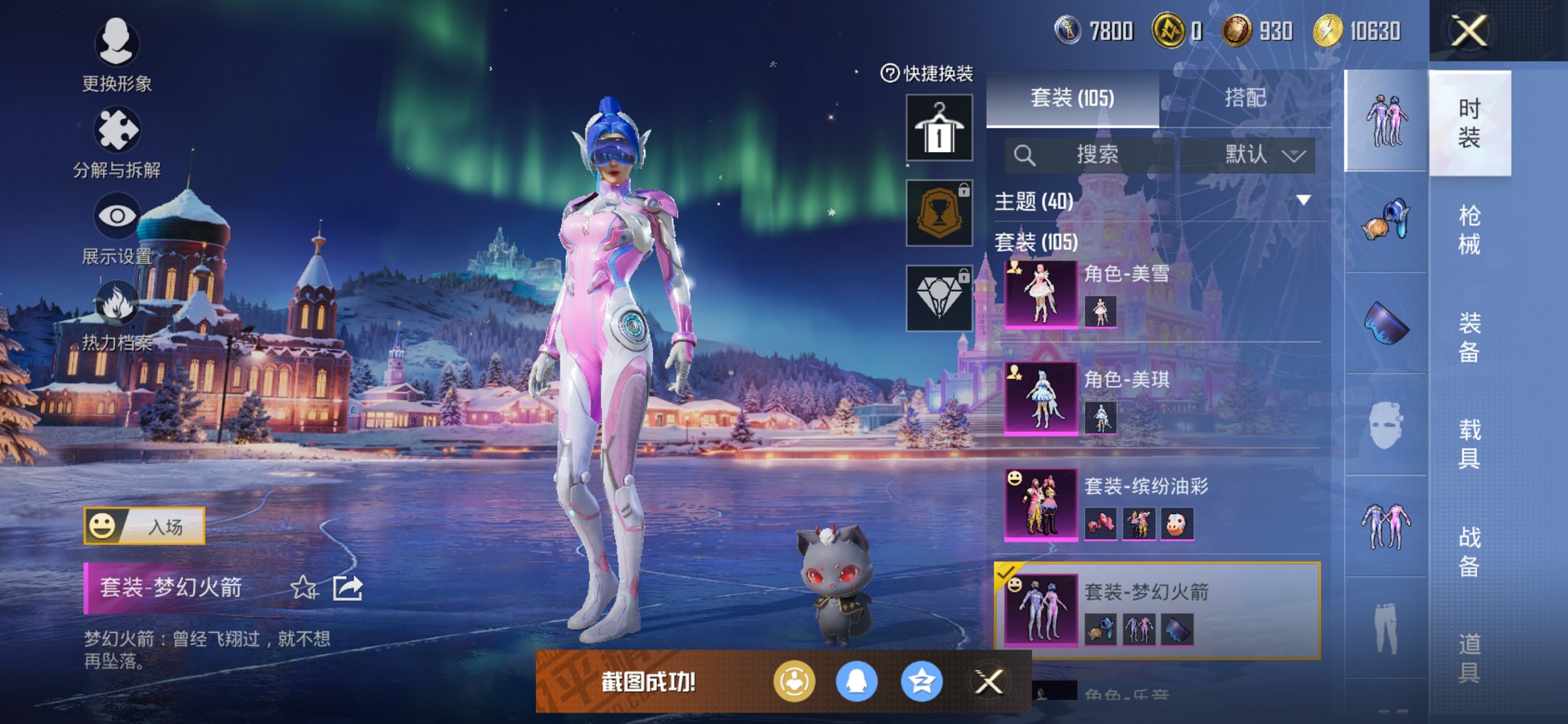The image size is (1568, 724).
Task: Tap the 入场 entrance emote button
Action: coord(145,526)
